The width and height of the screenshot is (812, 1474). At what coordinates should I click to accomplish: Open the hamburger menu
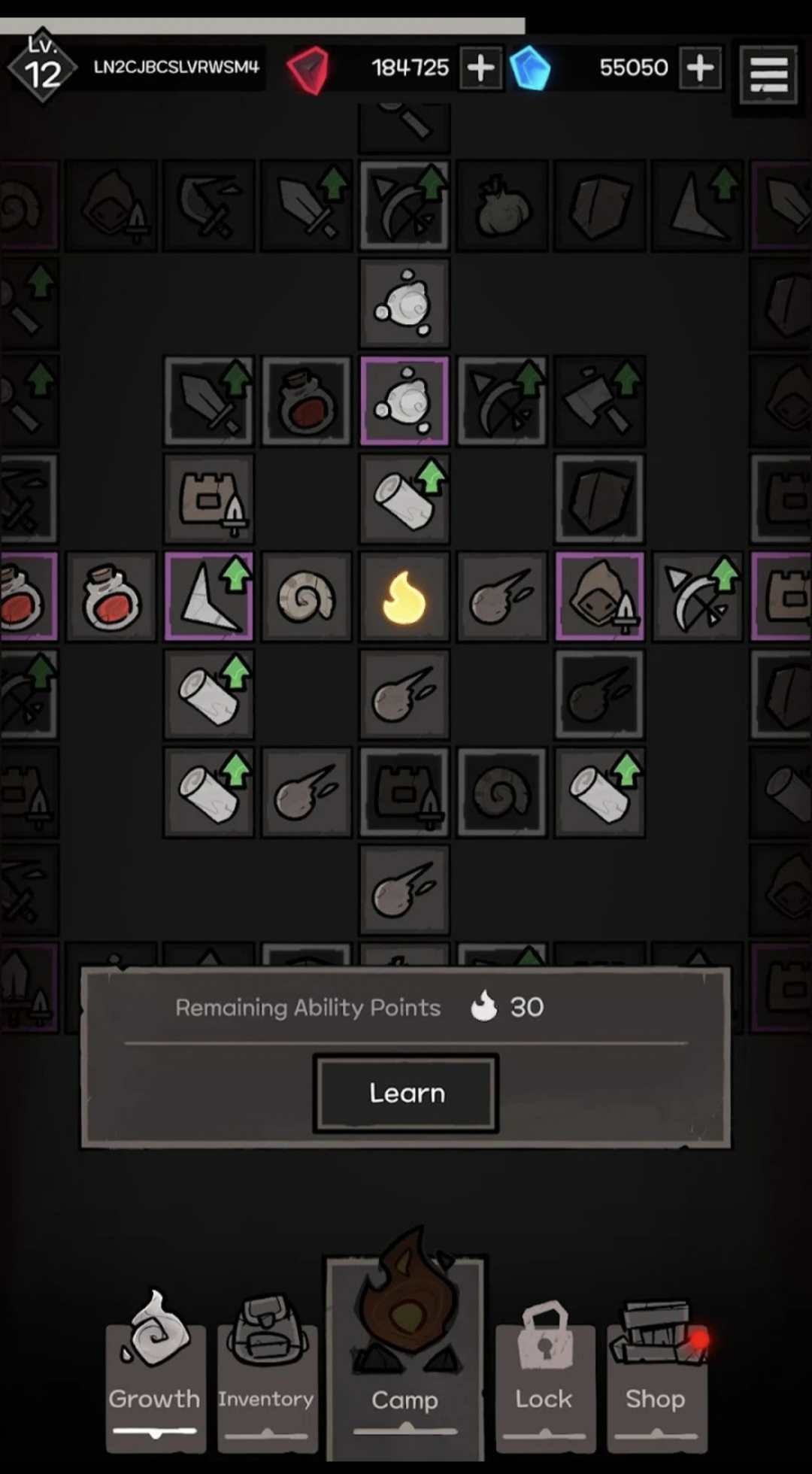768,74
